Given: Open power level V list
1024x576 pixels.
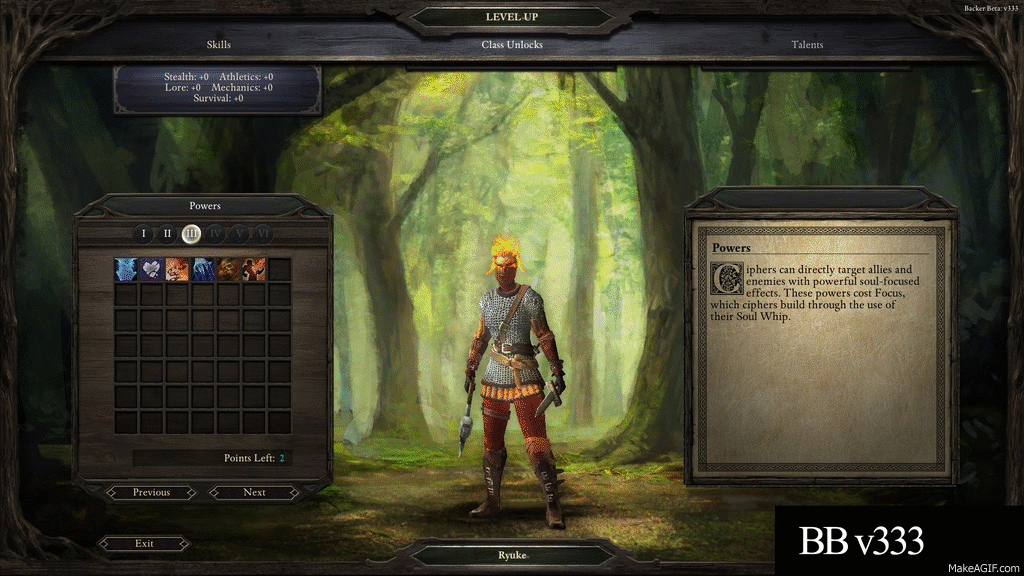Looking at the screenshot, I should pos(239,234).
